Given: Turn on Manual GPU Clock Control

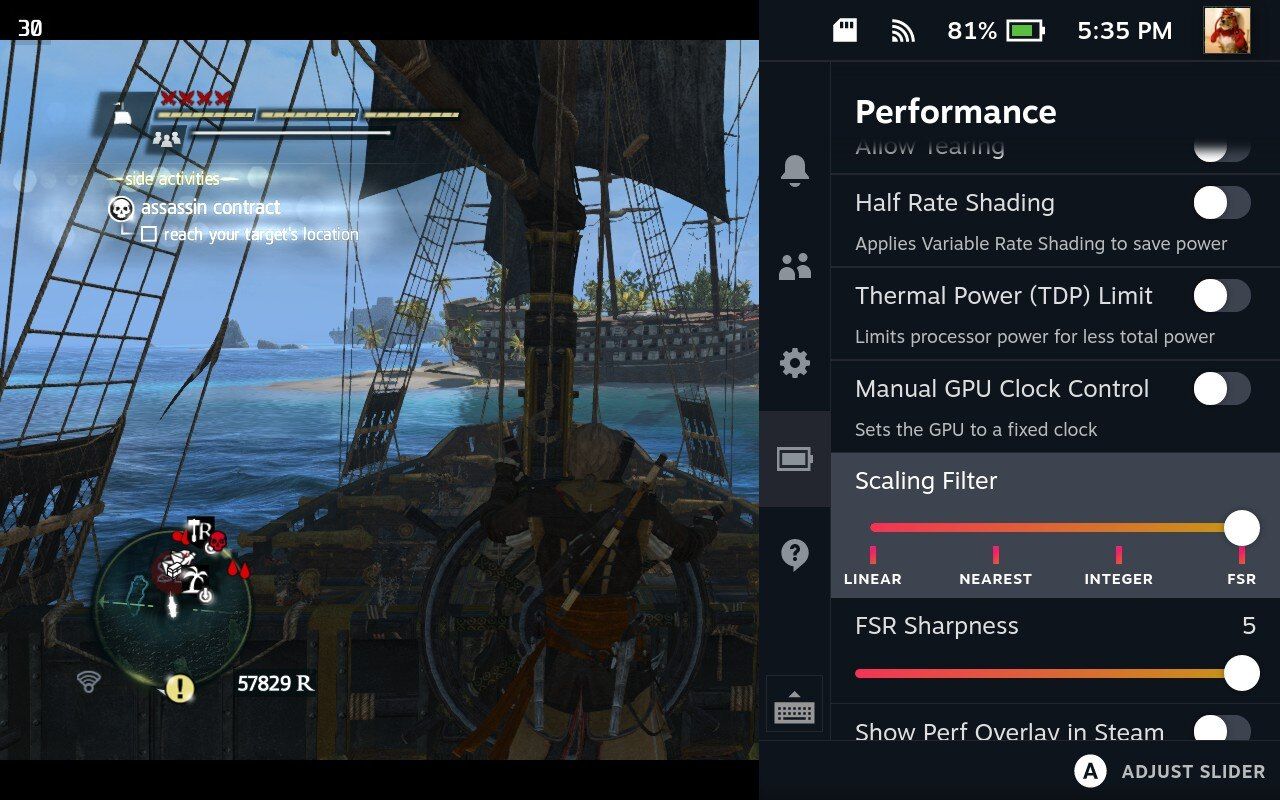Looking at the screenshot, I should (x=1221, y=389).
